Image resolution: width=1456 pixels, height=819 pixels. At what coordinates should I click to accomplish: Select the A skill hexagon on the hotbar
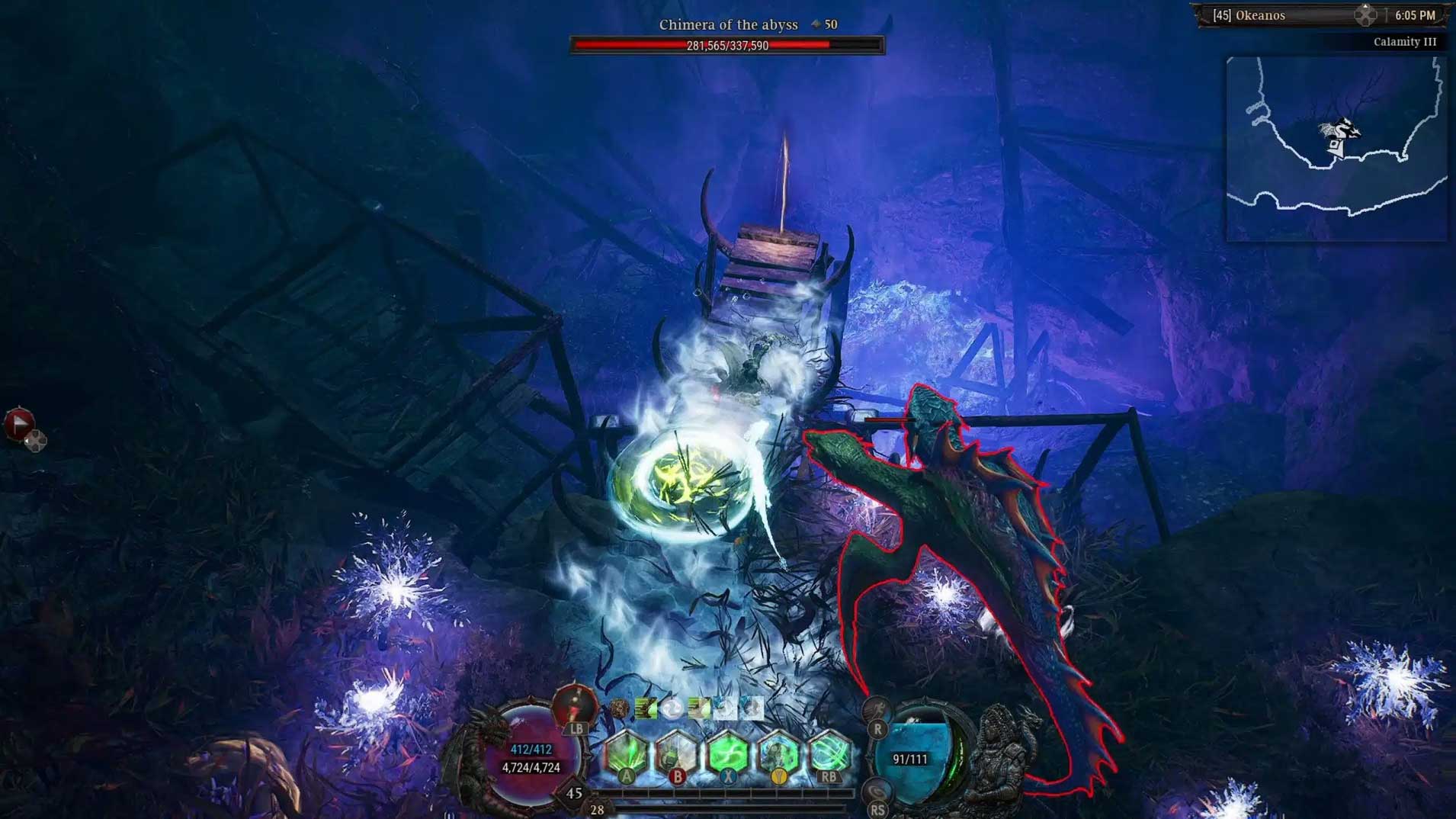[x=627, y=750]
